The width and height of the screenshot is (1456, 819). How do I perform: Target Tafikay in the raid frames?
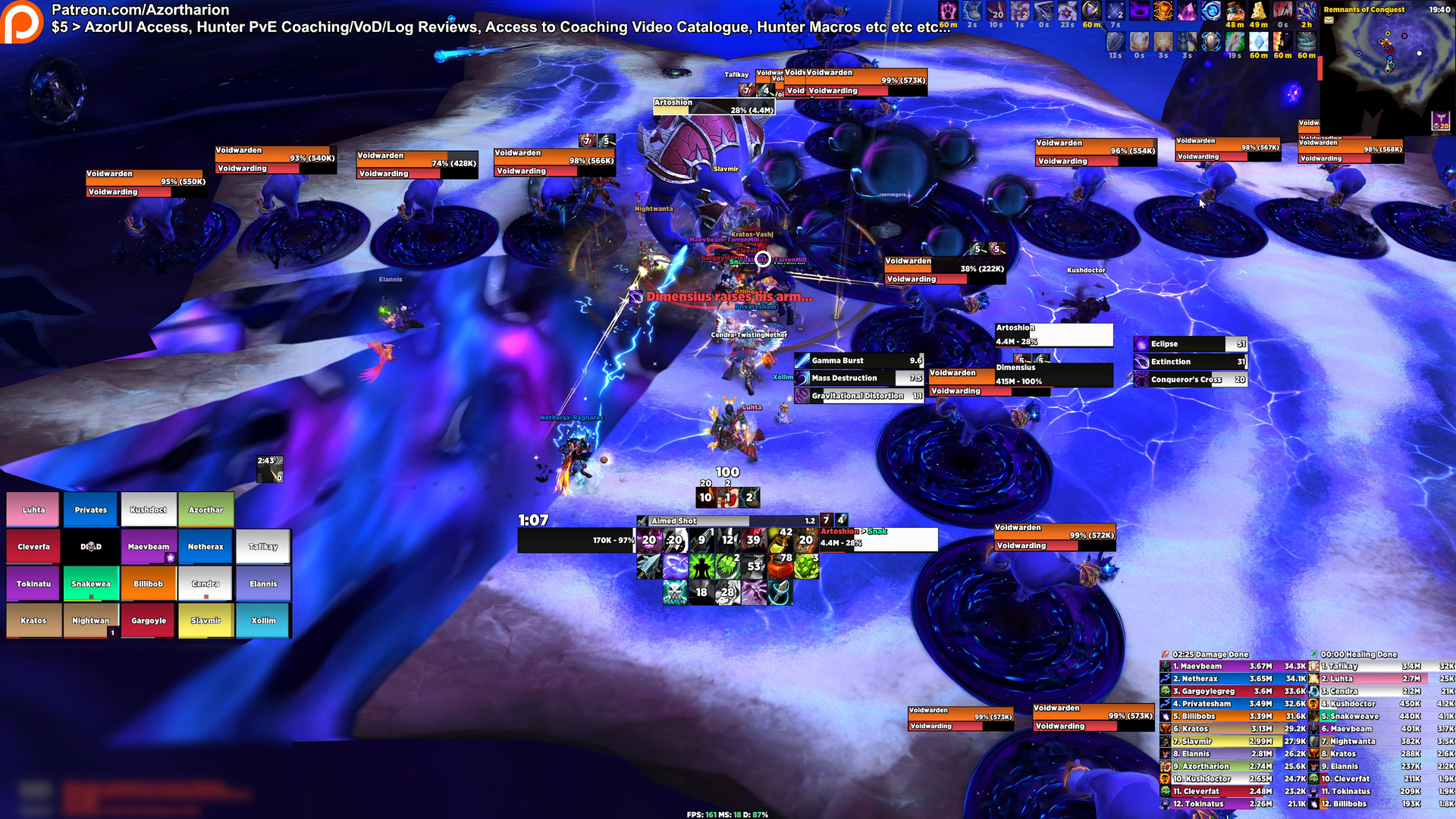(263, 547)
